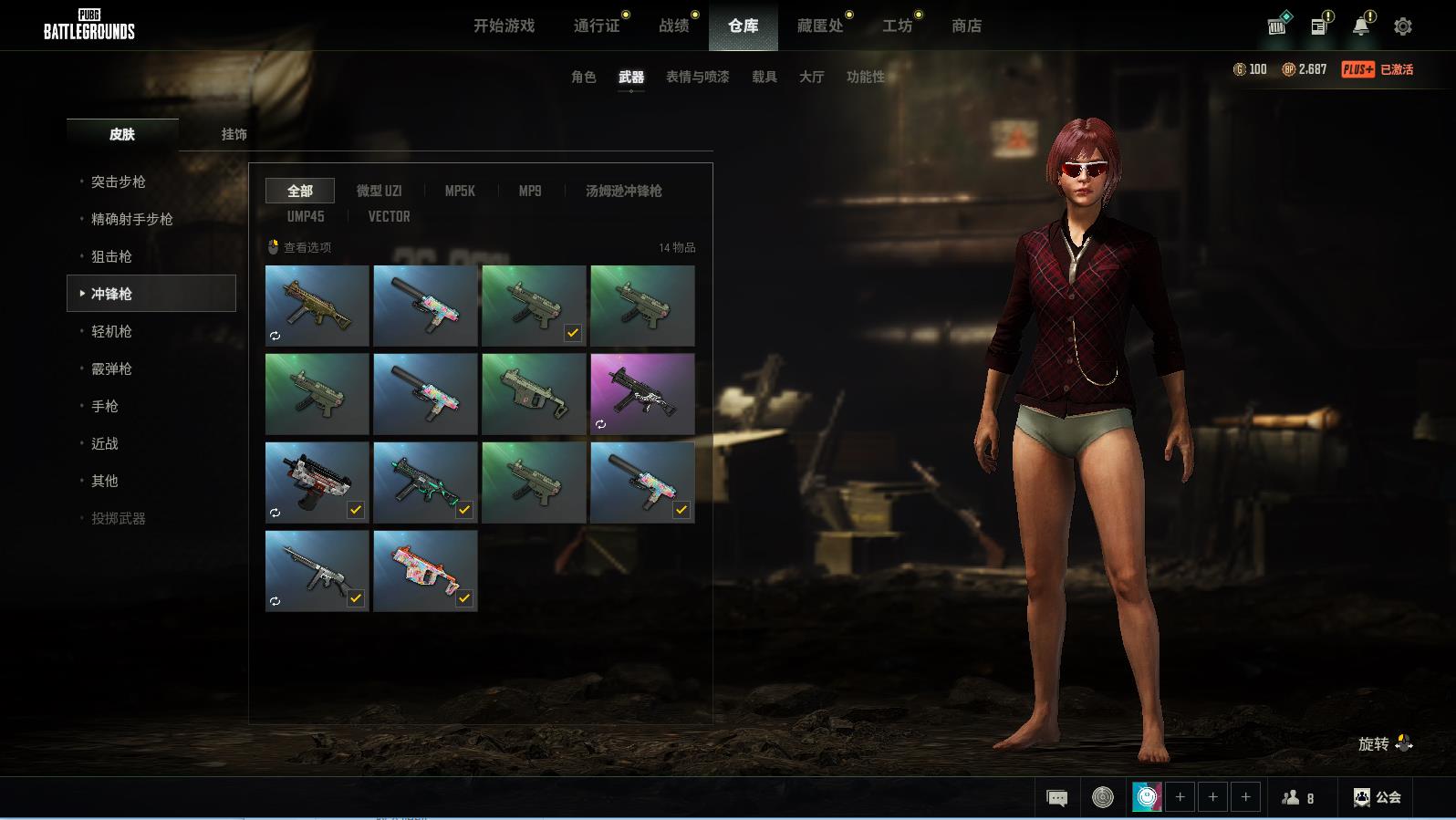
Task: Show only UMP45 skins
Action: click(305, 217)
